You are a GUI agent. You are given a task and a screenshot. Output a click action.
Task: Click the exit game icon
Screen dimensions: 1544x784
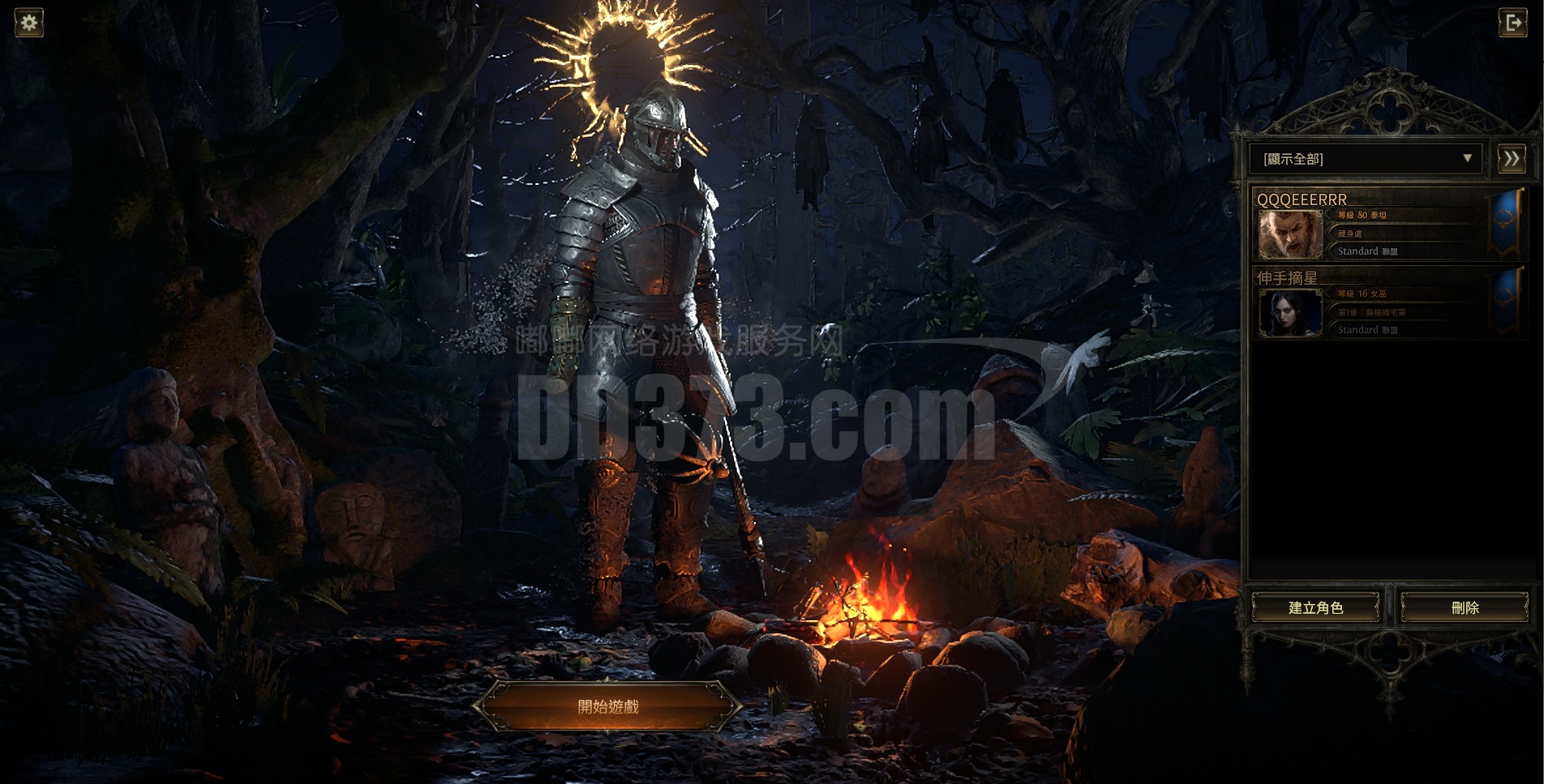[x=1513, y=23]
